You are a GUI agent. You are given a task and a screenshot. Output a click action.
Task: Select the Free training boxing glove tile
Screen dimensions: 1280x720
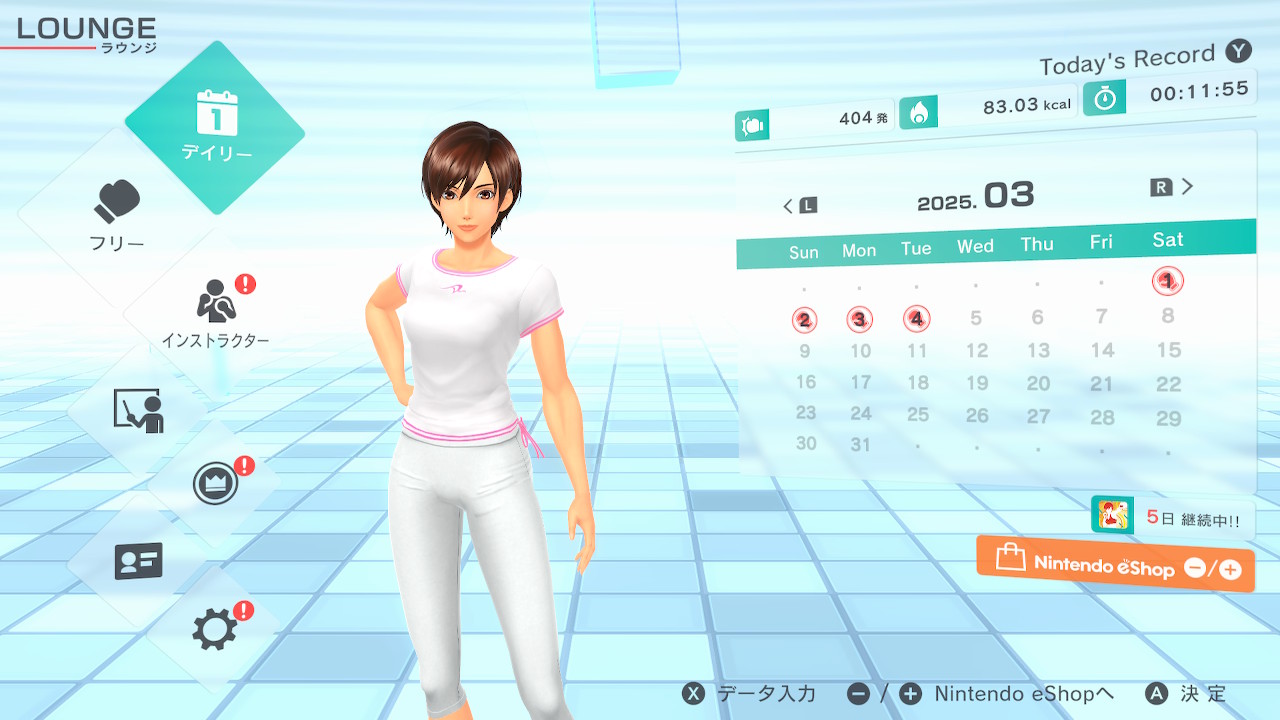click(118, 215)
